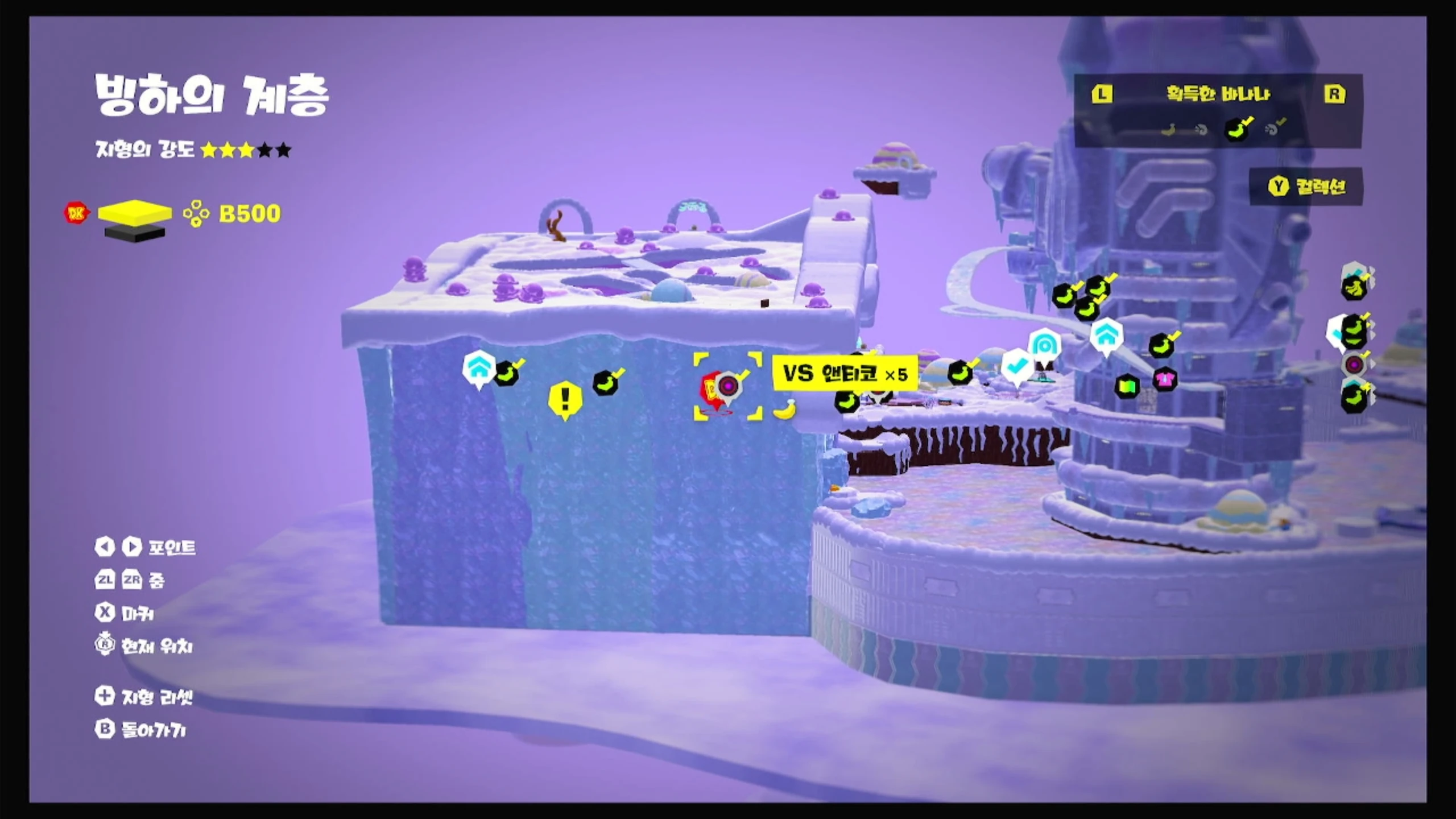Viewport: 1456px width, 819px height.
Task: Select the pink shirt shop marker
Action: [1164, 379]
